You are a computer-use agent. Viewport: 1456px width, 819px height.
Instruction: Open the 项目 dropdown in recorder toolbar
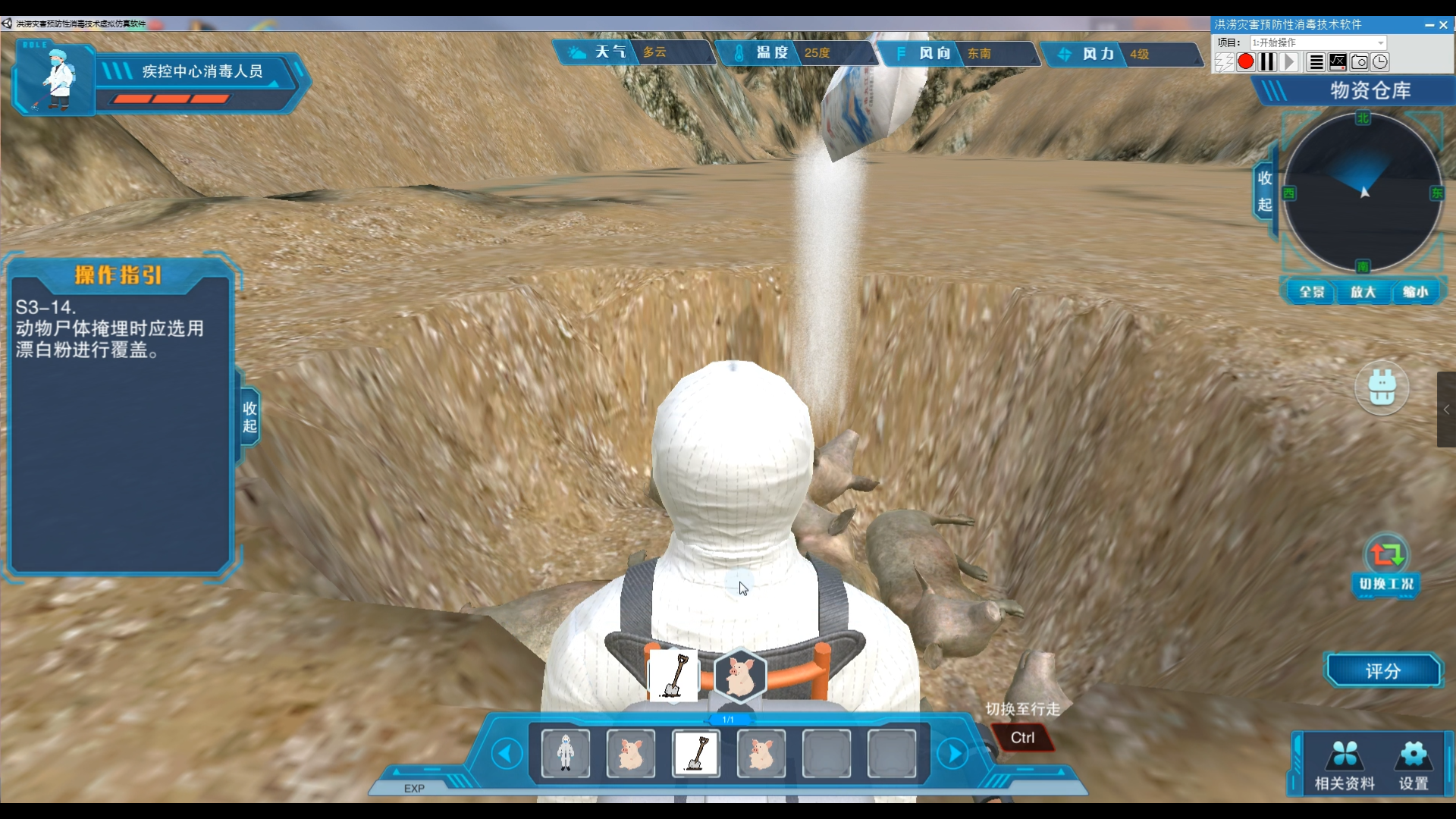point(1318,42)
